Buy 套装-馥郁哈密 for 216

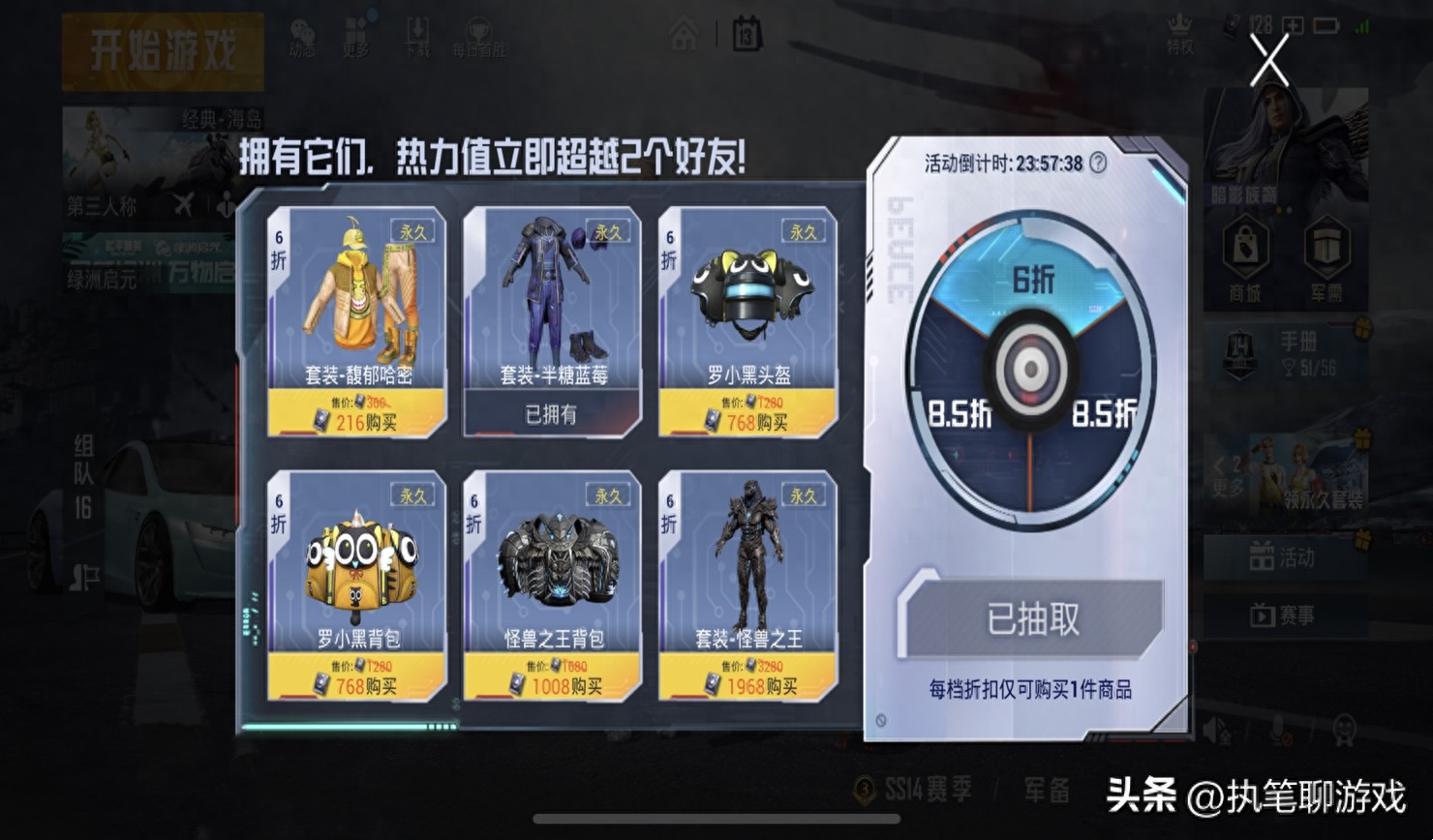pos(355,422)
